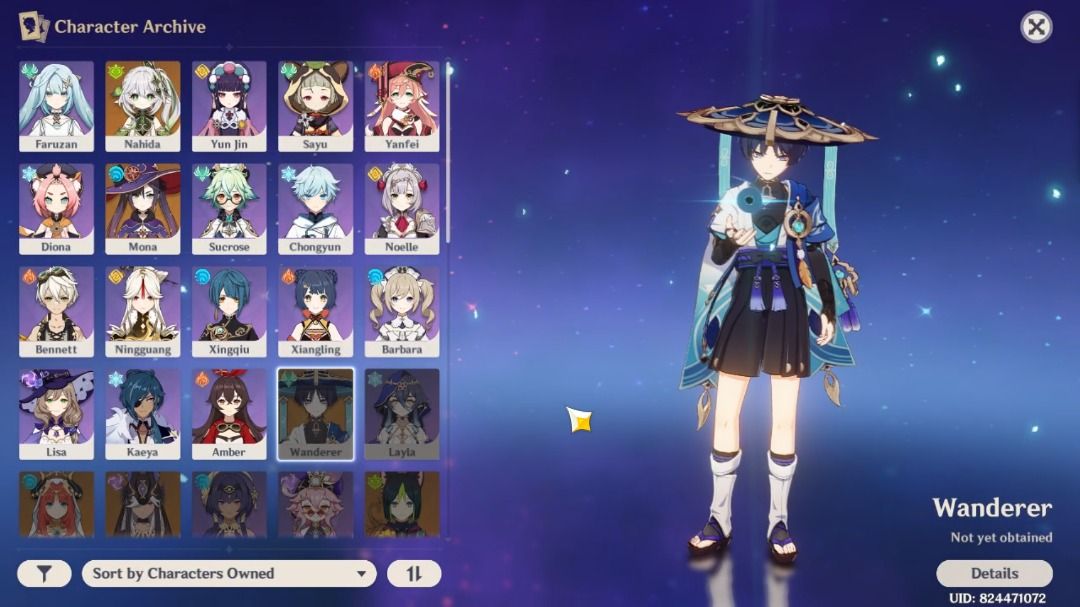
Task: View Sucrose in the archive
Action: pos(229,208)
